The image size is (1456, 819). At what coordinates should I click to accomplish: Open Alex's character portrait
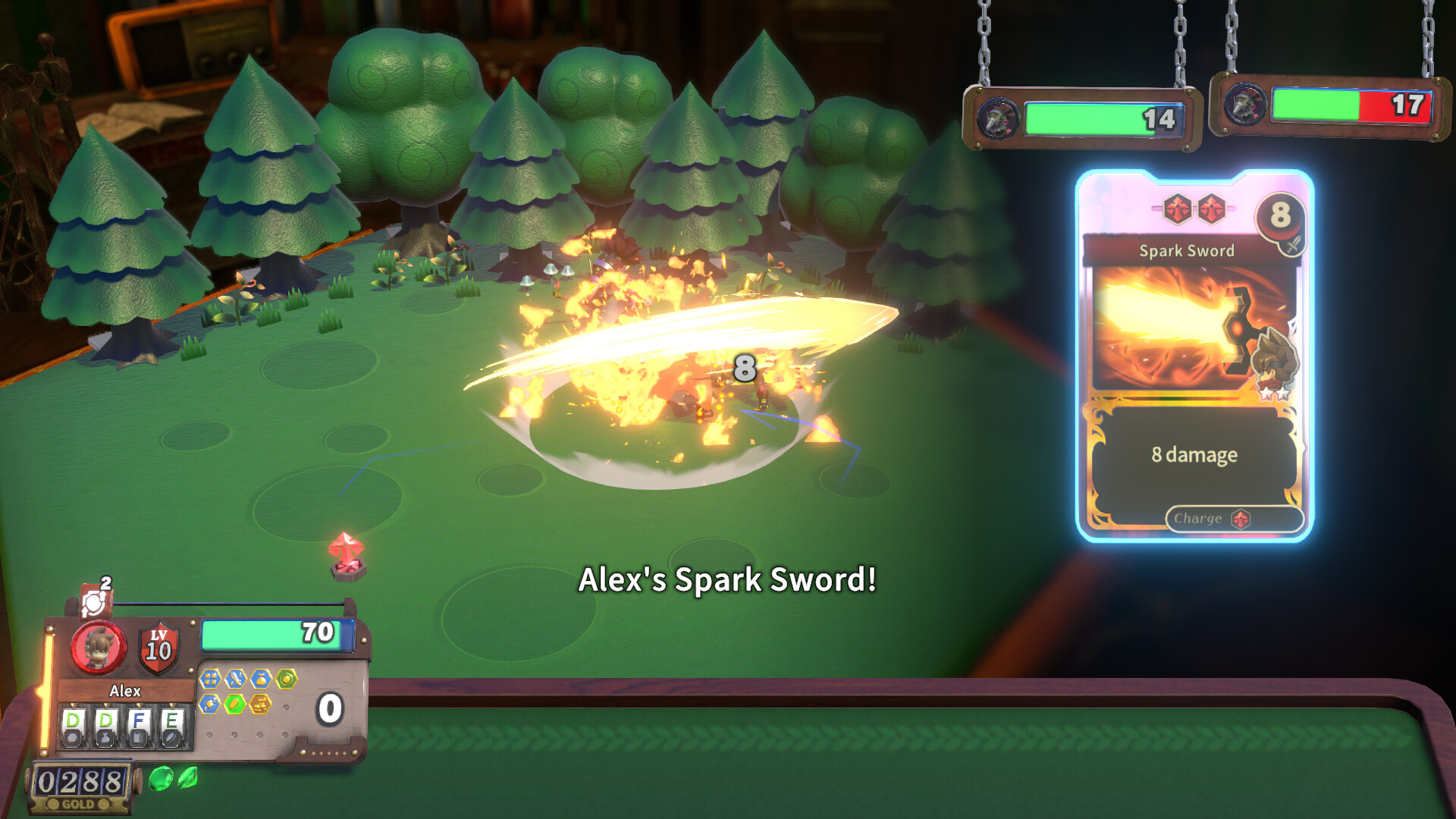tap(99, 648)
